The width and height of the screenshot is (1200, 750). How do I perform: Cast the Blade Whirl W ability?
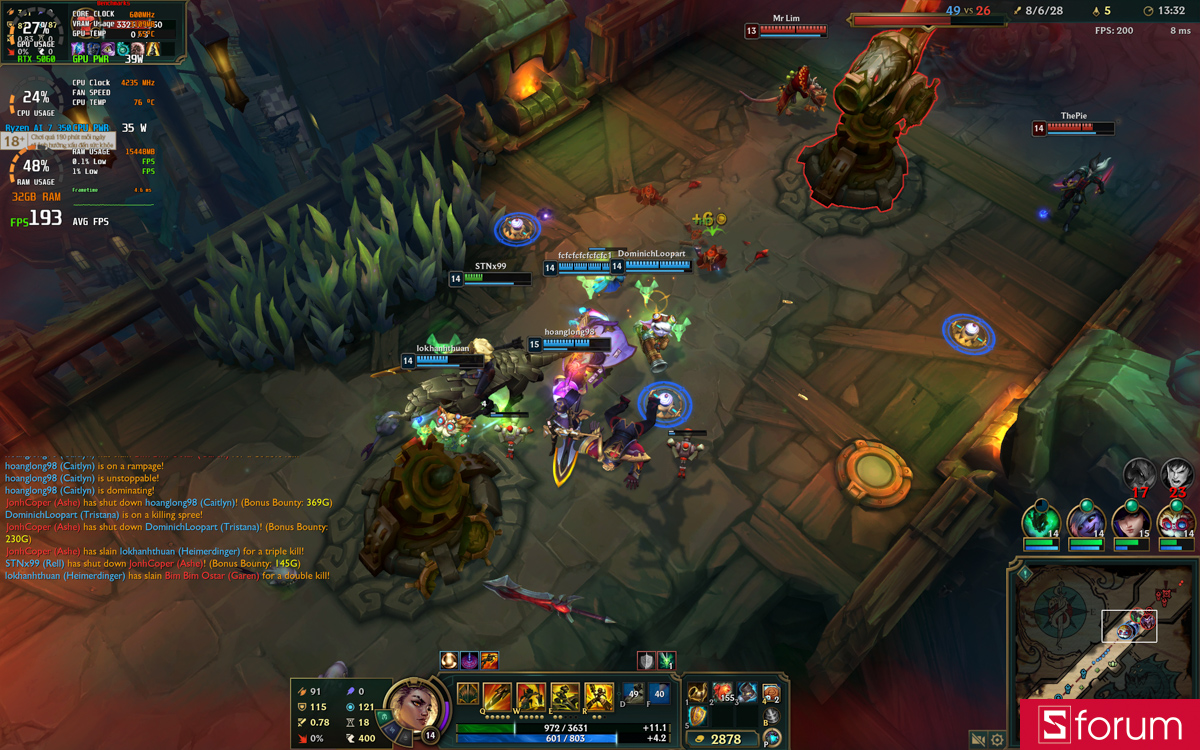click(531, 696)
